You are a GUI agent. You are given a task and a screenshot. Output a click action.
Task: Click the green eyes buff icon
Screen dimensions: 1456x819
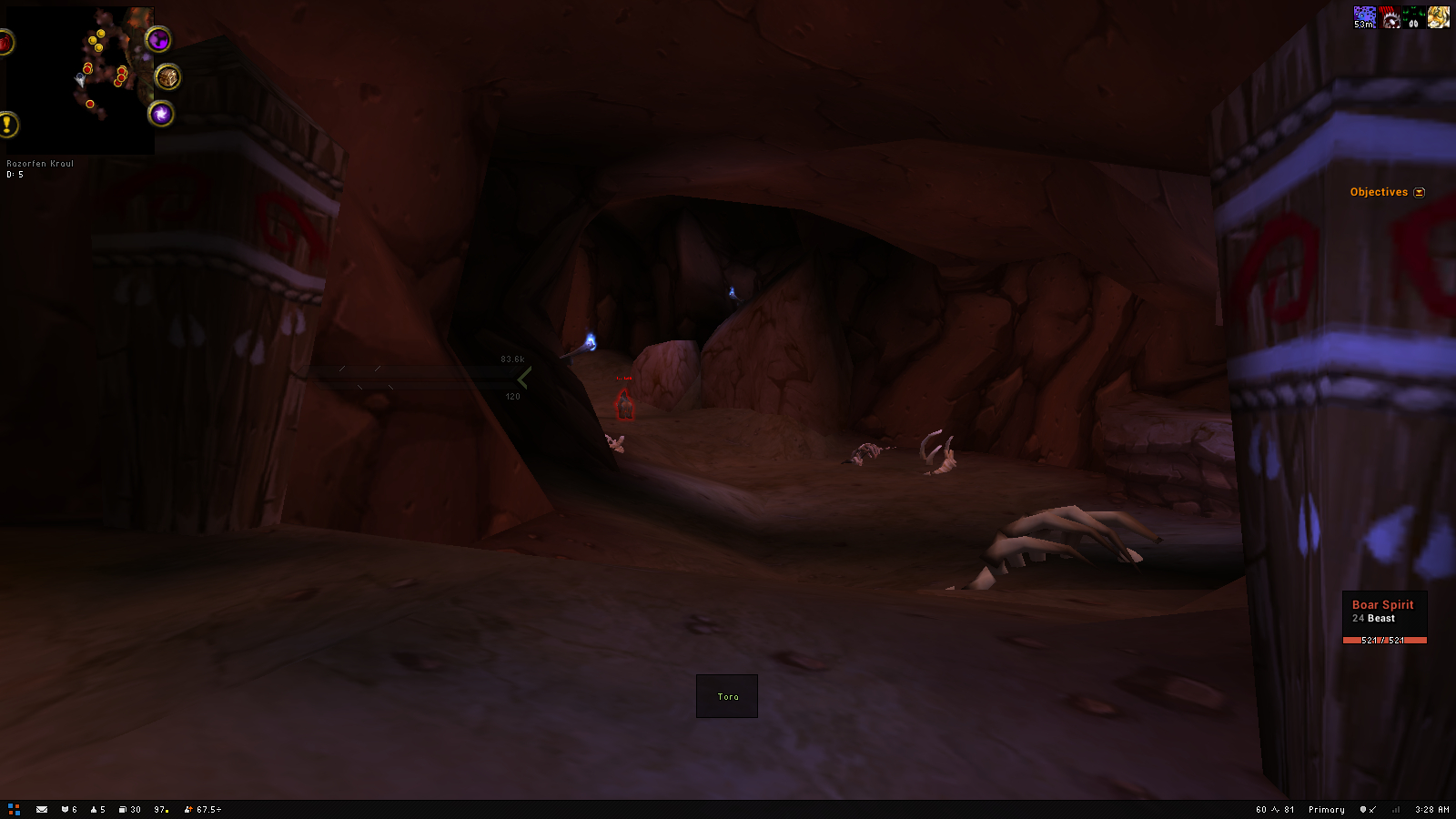[x=1413, y=17]
